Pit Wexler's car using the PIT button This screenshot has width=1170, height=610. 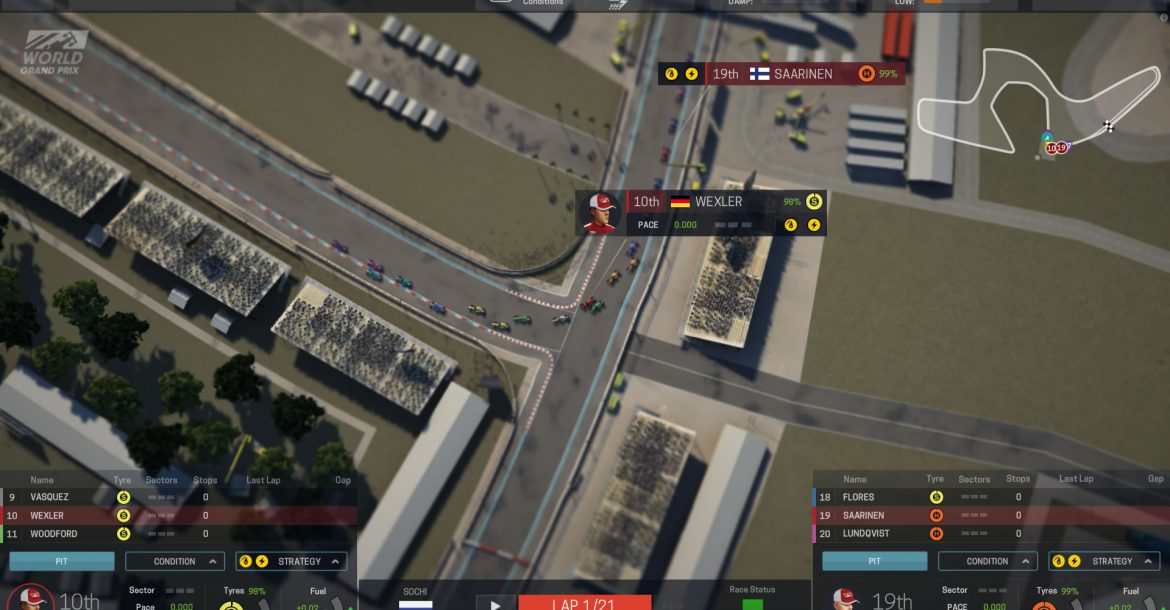tap(62, 561)
